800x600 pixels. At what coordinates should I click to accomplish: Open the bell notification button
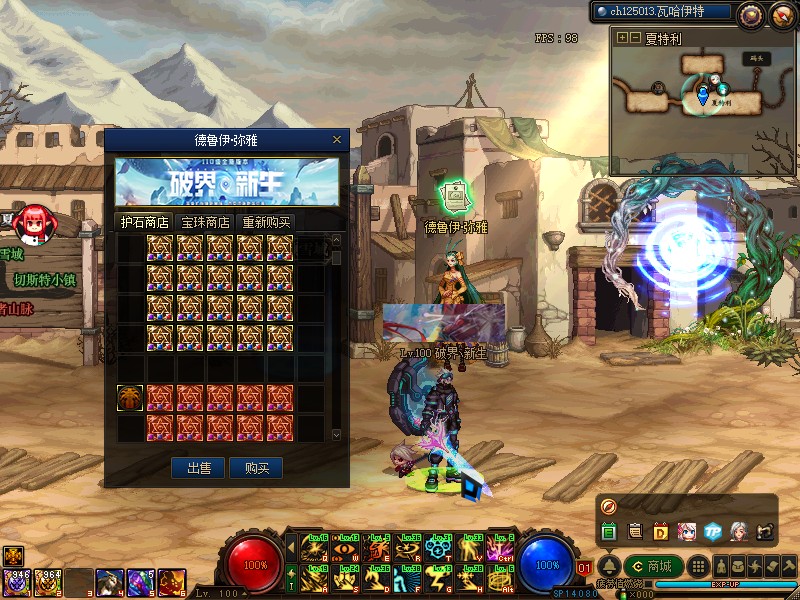click(x=609, y=567)
